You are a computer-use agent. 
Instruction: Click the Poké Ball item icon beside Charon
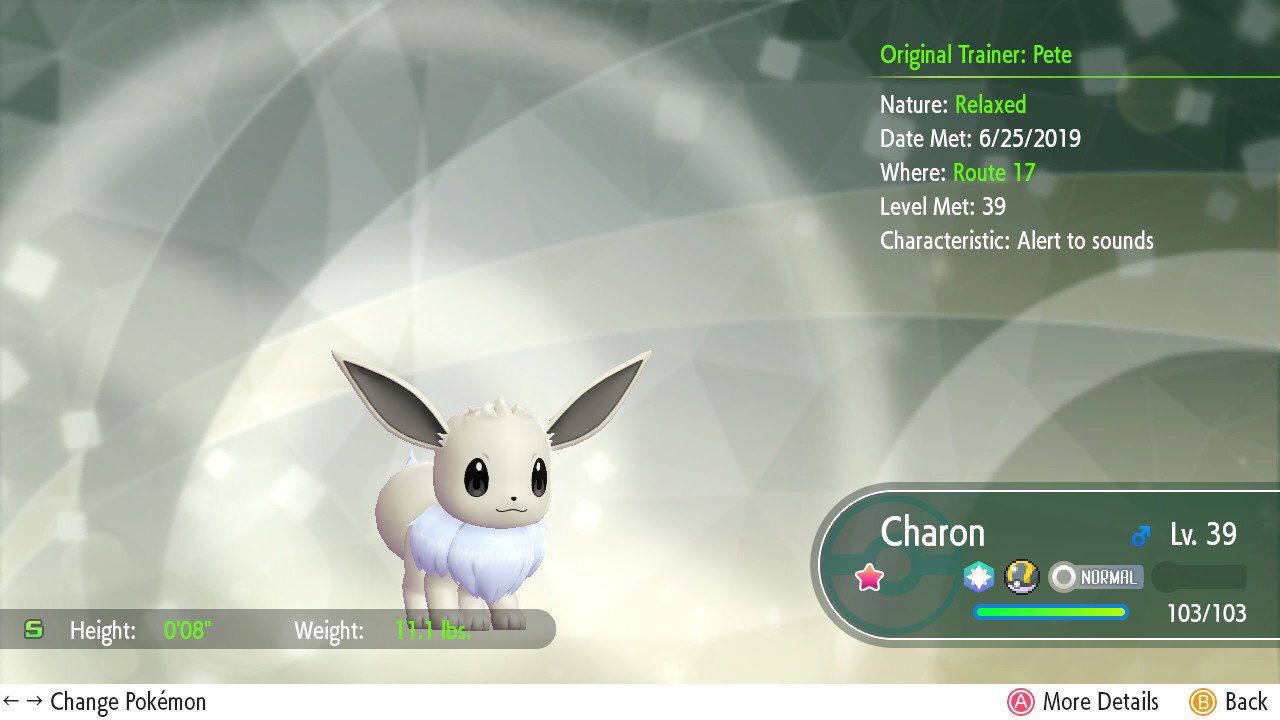[x=1020, y=577]
